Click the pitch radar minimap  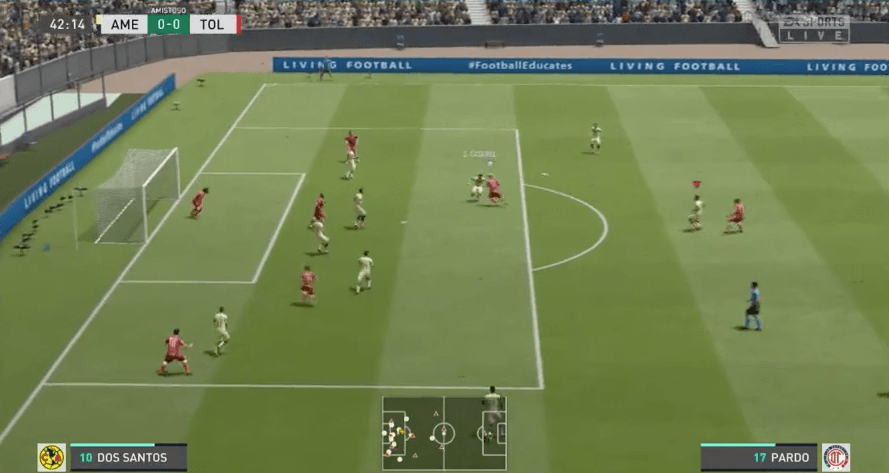click(444, 433)
